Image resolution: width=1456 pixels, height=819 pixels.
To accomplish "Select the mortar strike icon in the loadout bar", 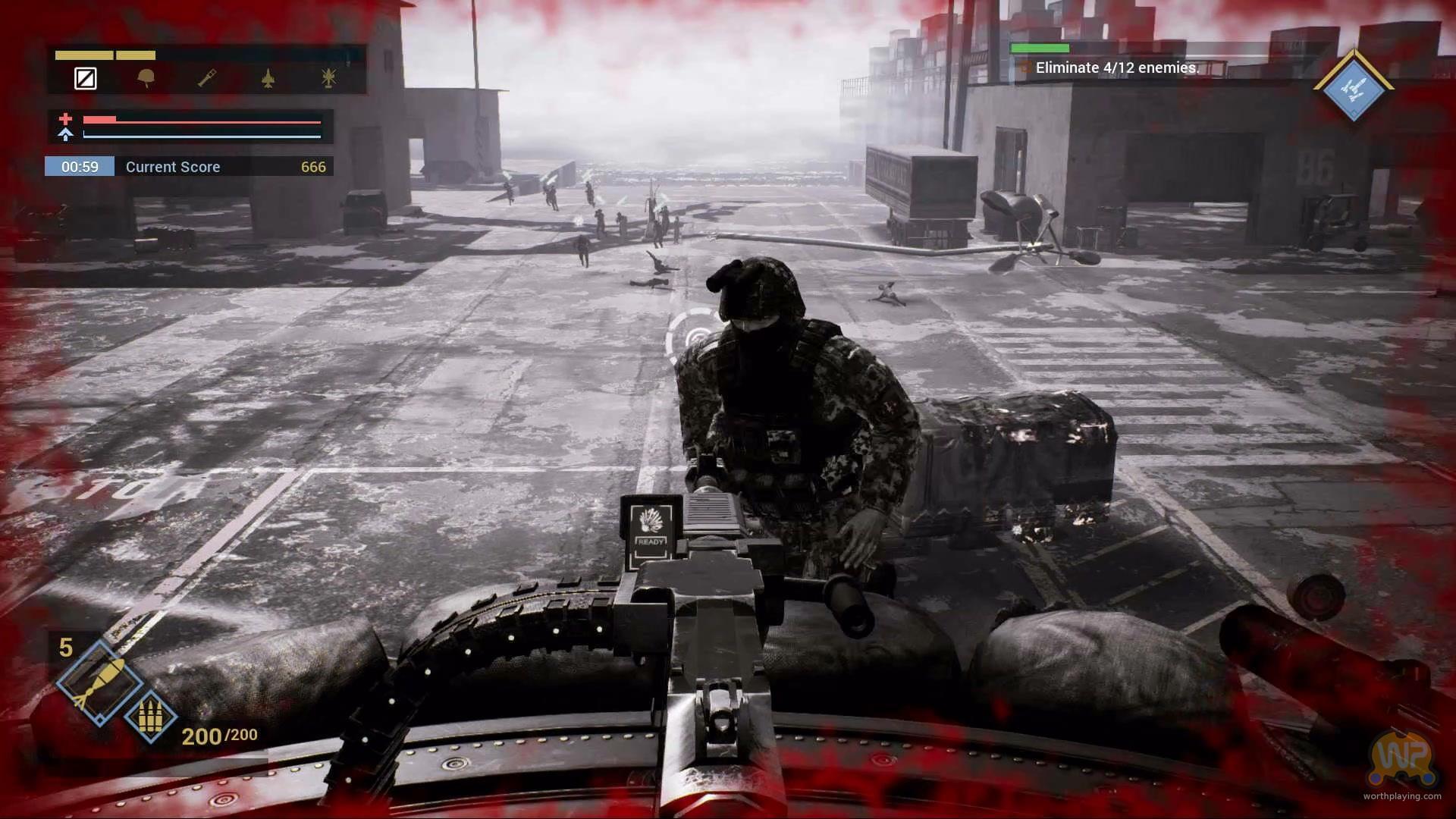I will [206, 78].
